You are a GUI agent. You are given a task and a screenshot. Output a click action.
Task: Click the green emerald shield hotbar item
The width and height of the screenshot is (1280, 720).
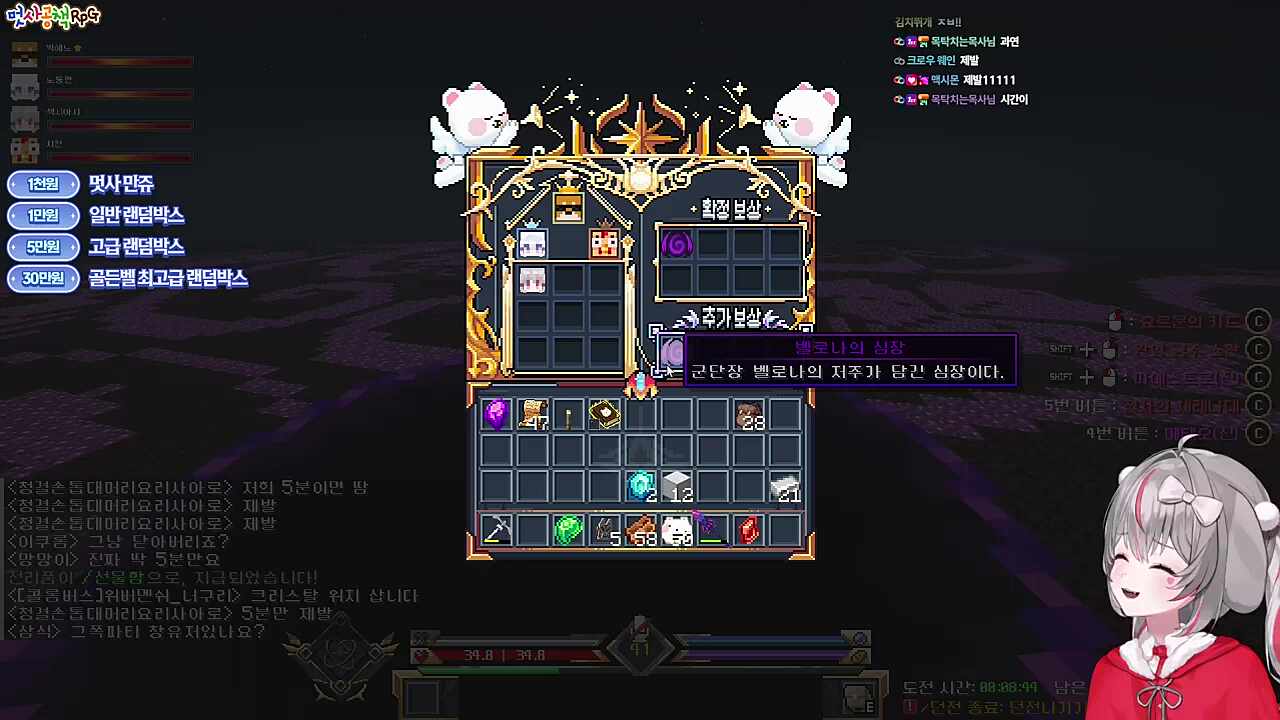568,530
